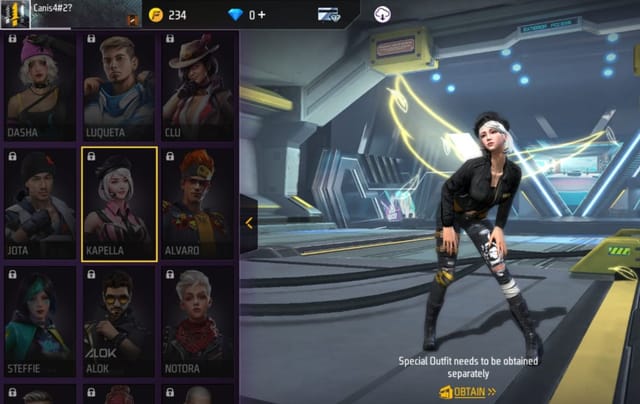Select the Steffie character card
The image size is (640, 404).
39,322
